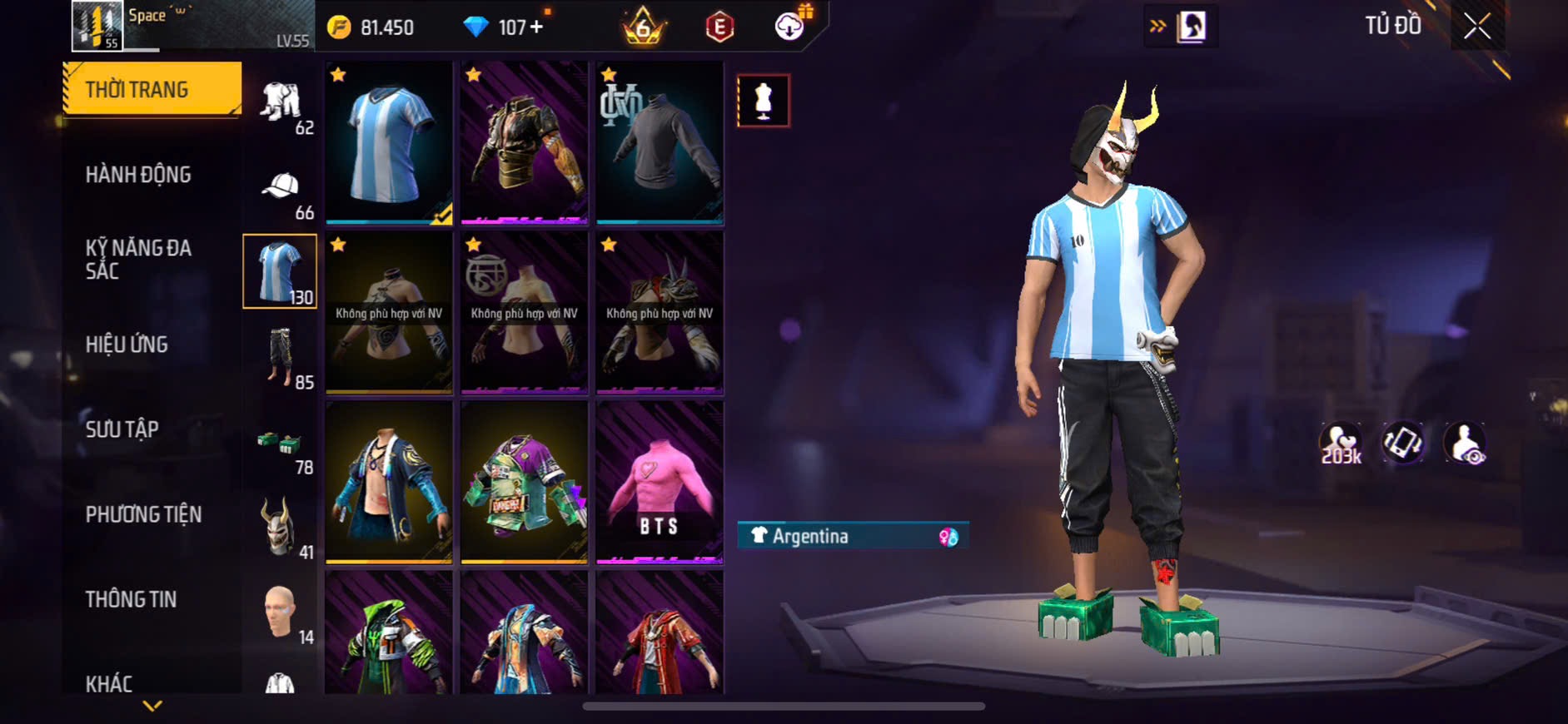Open the Sưu Tập category
The height and width of the screenshot is (724, 1568).
coord(122,429)
